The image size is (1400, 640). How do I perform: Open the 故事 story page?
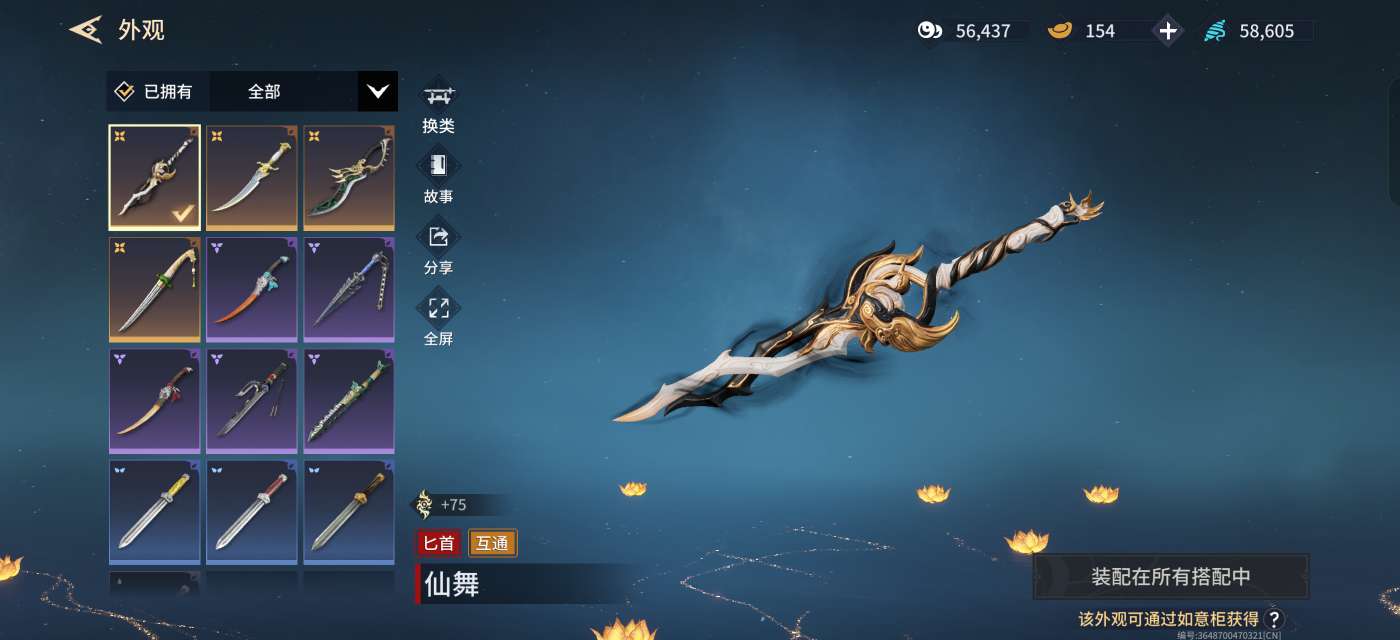pos(438,177)
